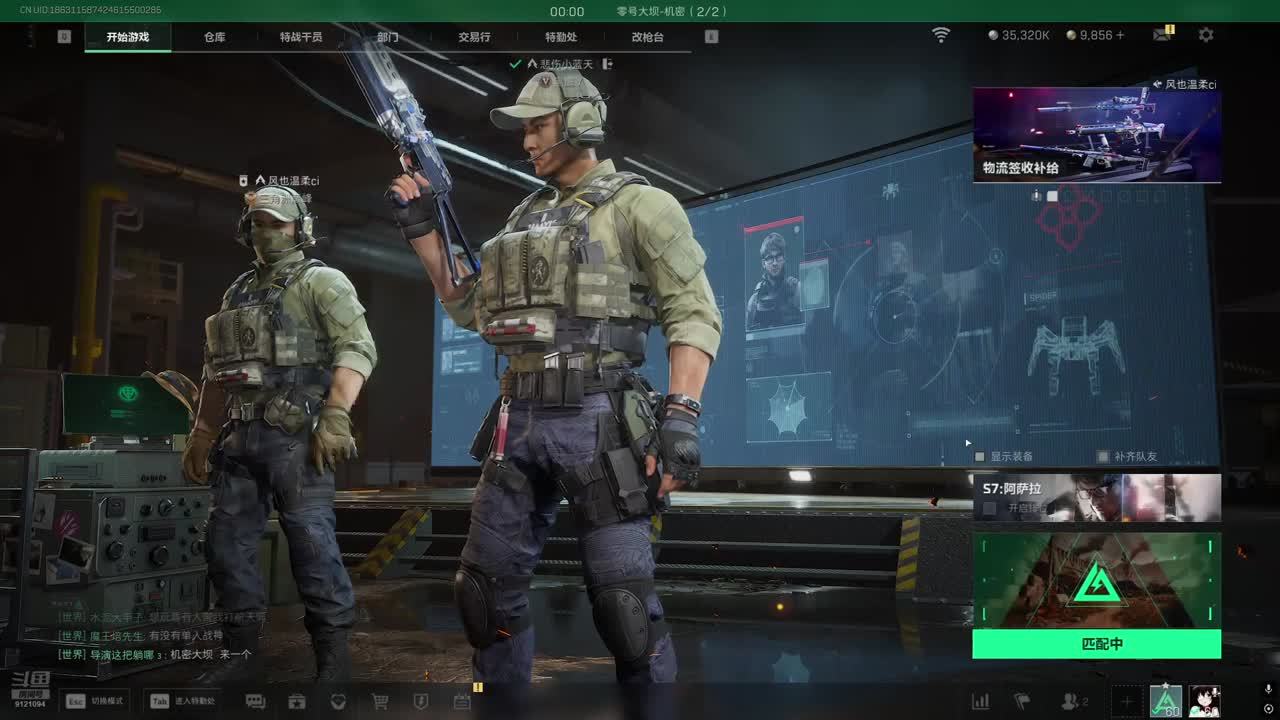
Task: Switch to the 开始游戏 tab
Action: click(x=128, y=37)
